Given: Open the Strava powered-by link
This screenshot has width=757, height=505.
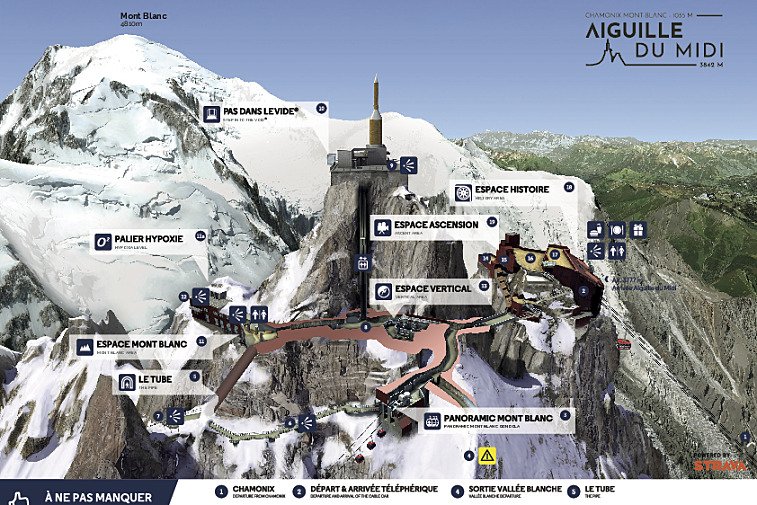Looking at the screenshot, I should (x=719, y=463).
